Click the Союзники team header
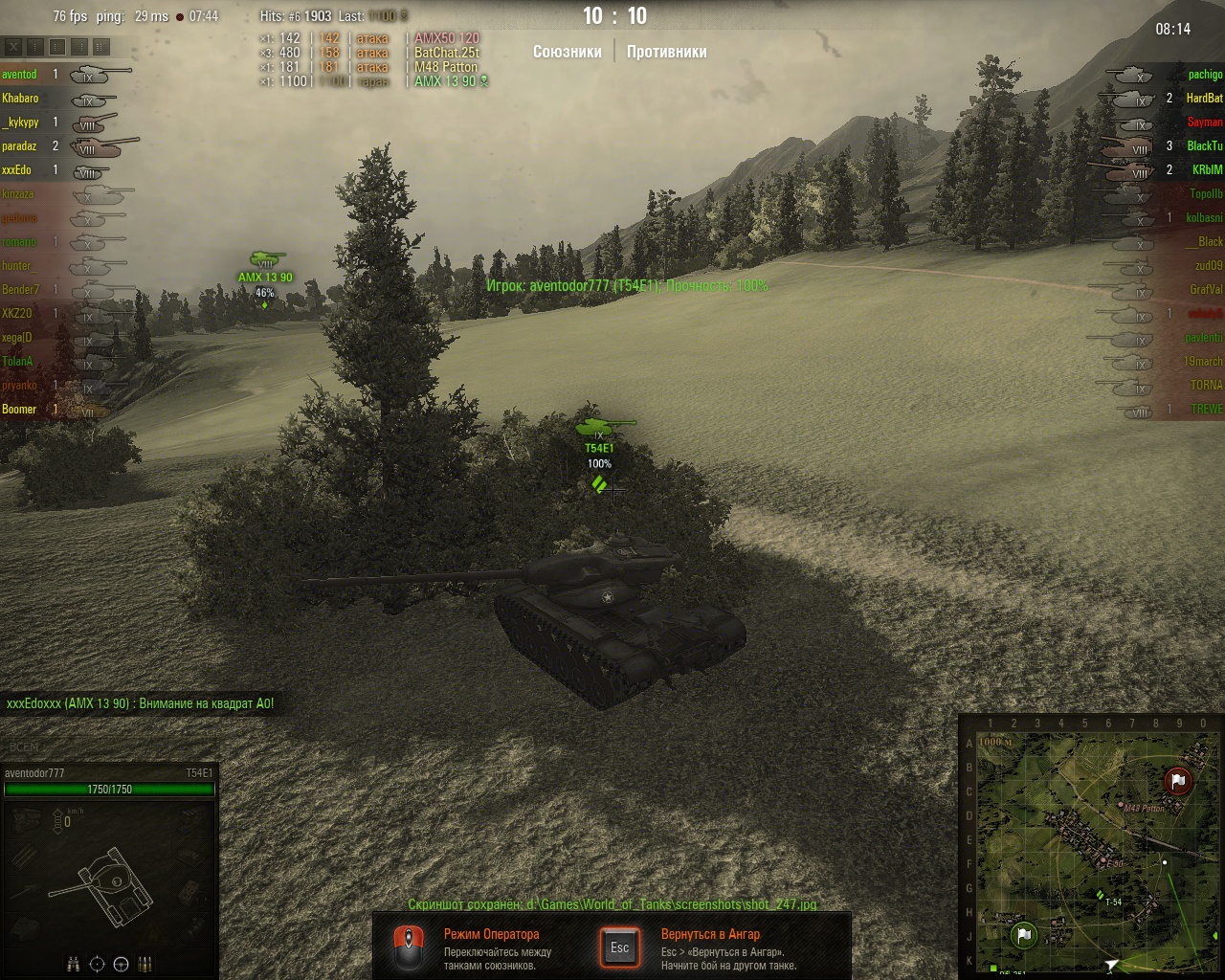This screenshot has width=1225, height=980. click(567, 52)
